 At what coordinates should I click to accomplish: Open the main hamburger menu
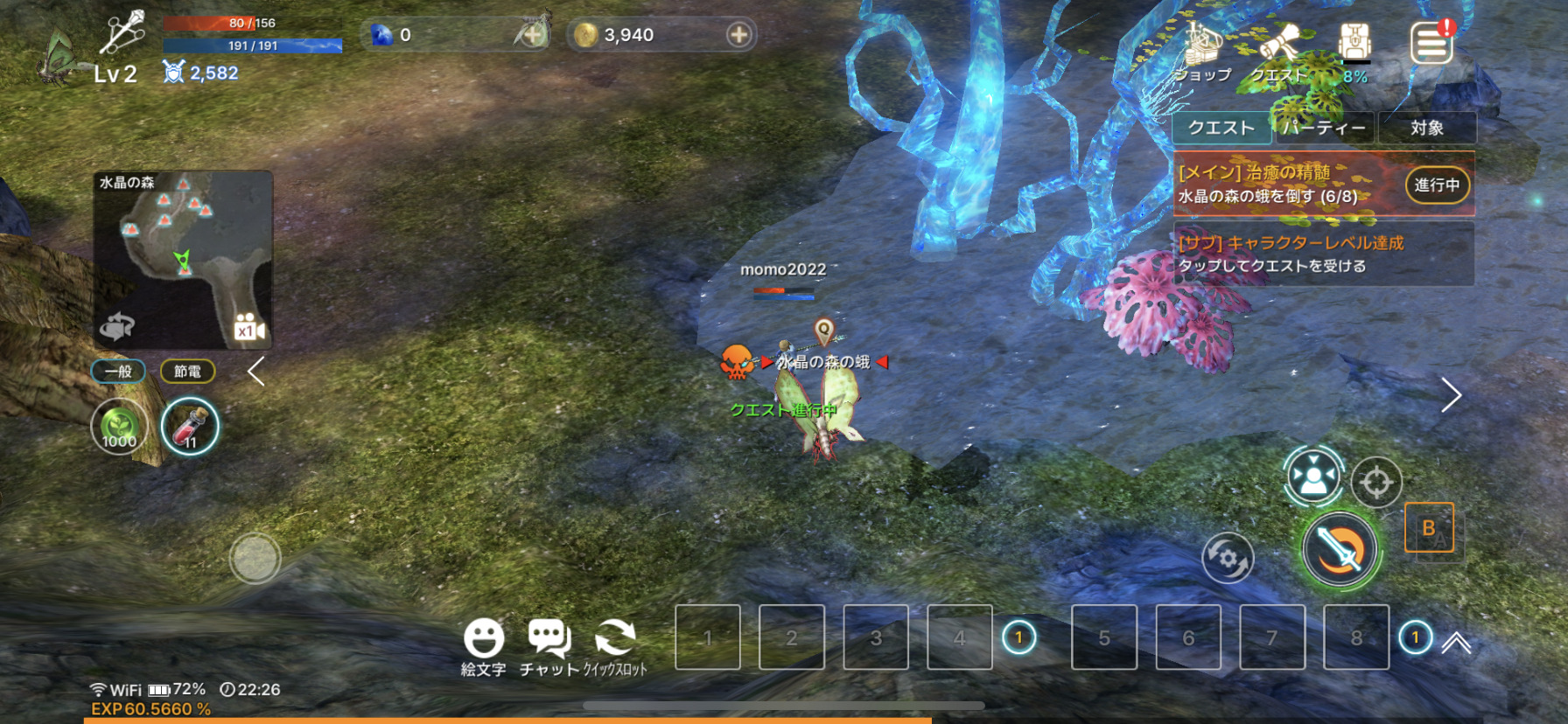click(1431, 44)
